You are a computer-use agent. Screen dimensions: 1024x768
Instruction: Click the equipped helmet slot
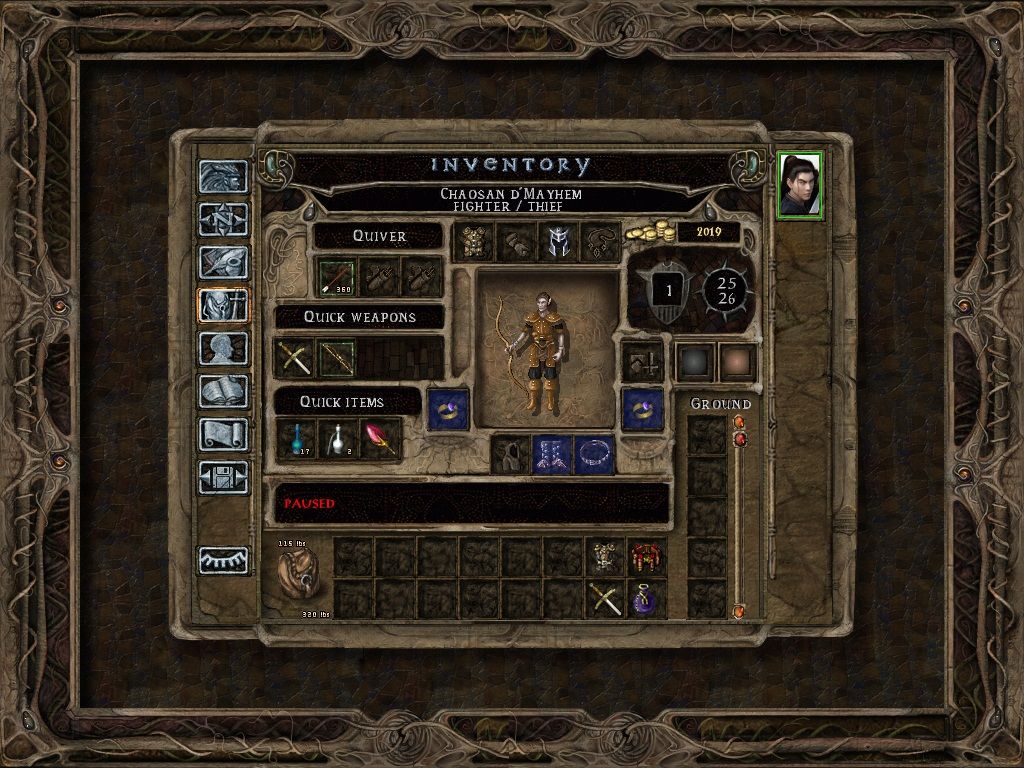click(x=557, y=242)
